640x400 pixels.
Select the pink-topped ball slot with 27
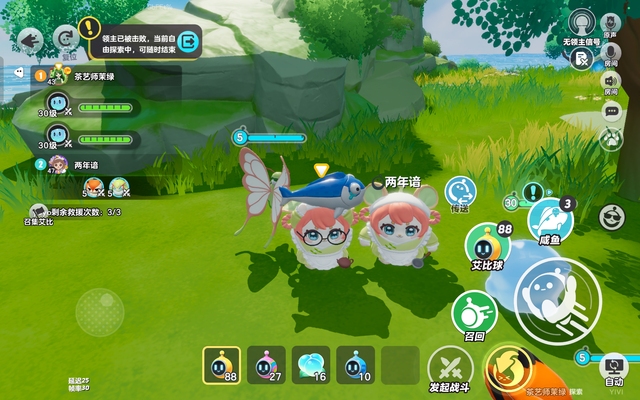266,365
